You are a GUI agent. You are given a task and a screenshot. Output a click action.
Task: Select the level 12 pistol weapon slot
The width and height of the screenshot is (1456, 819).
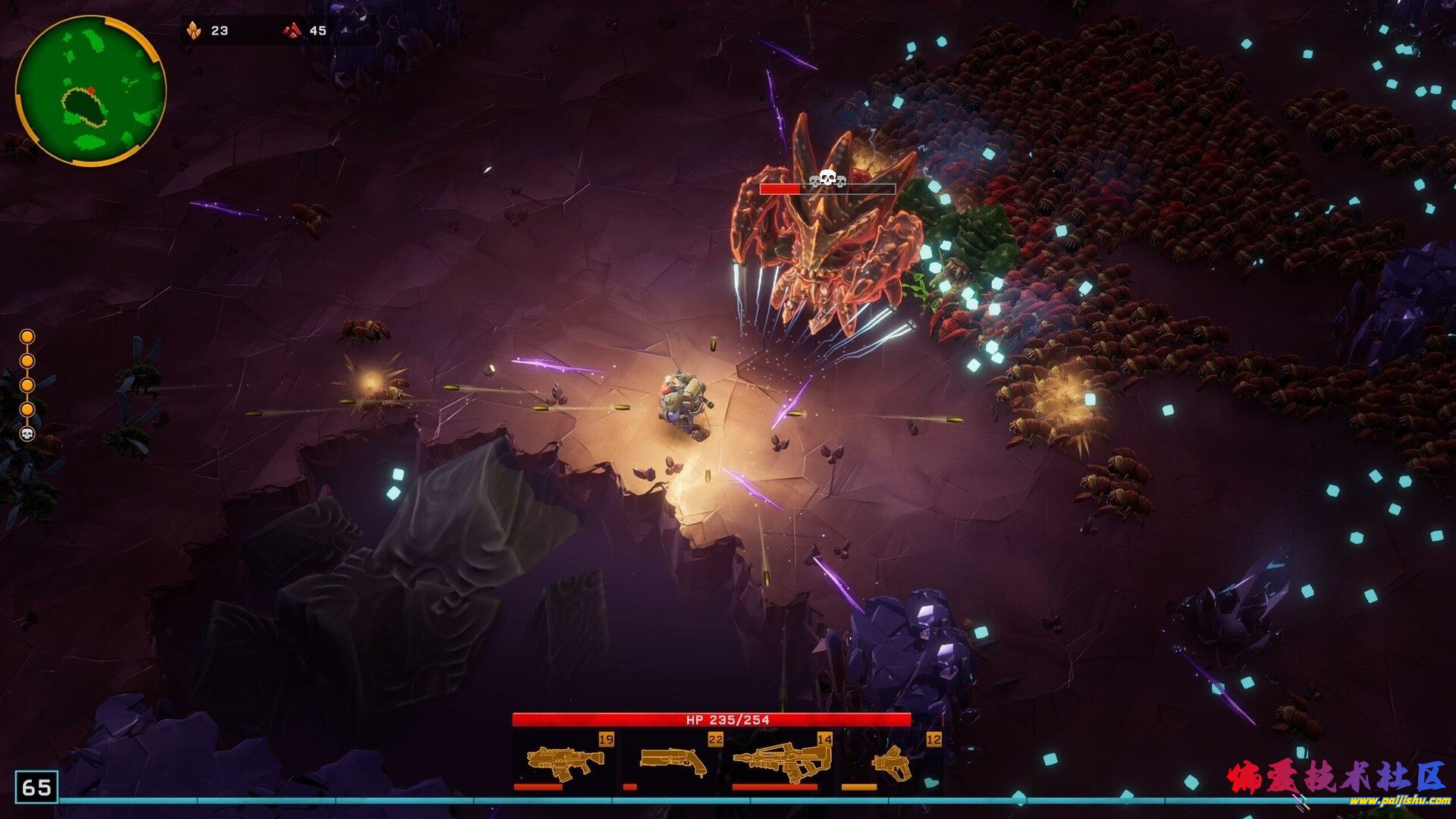(891, 762)
